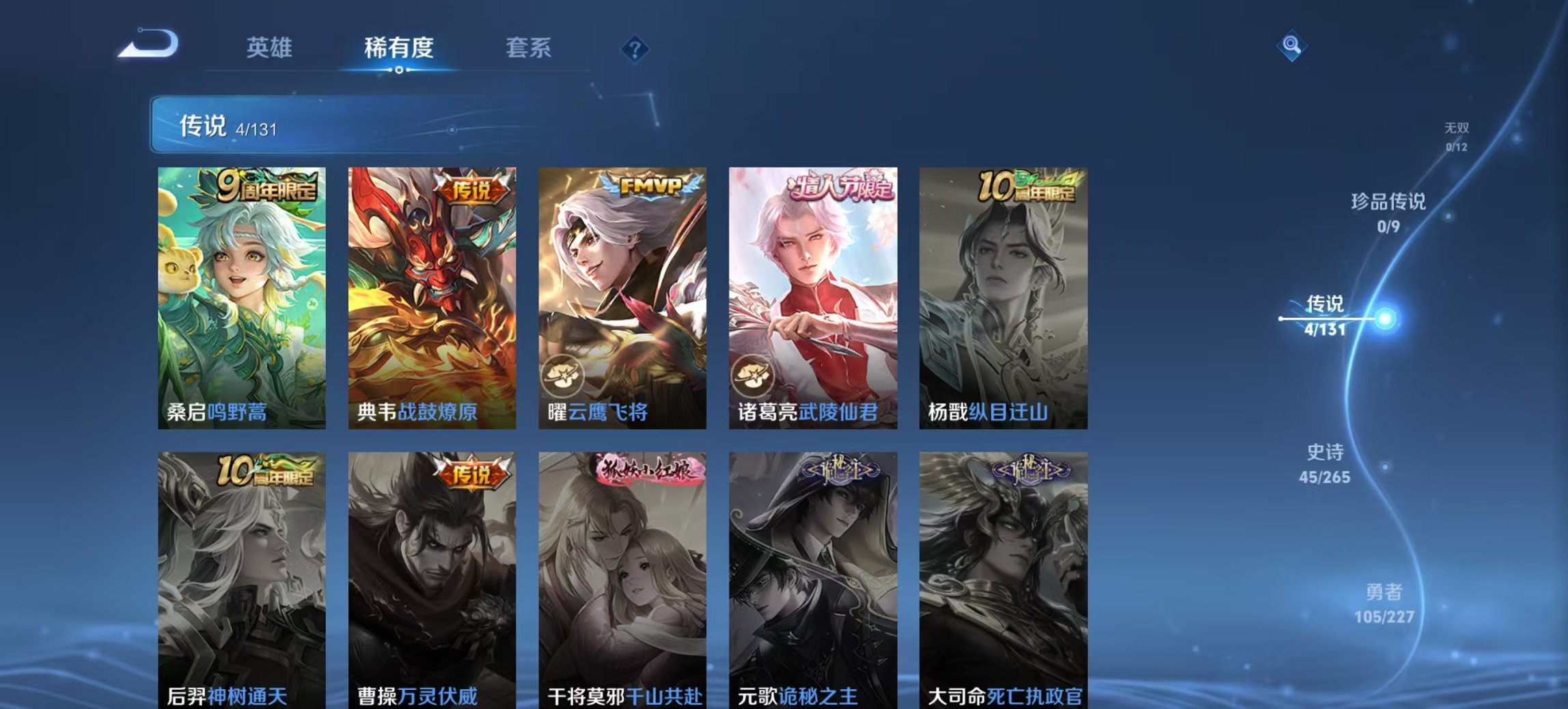Screen dimensions: 1568x709
Task: Switch to the 套系 tab
Action: click(x=529, y=49)
